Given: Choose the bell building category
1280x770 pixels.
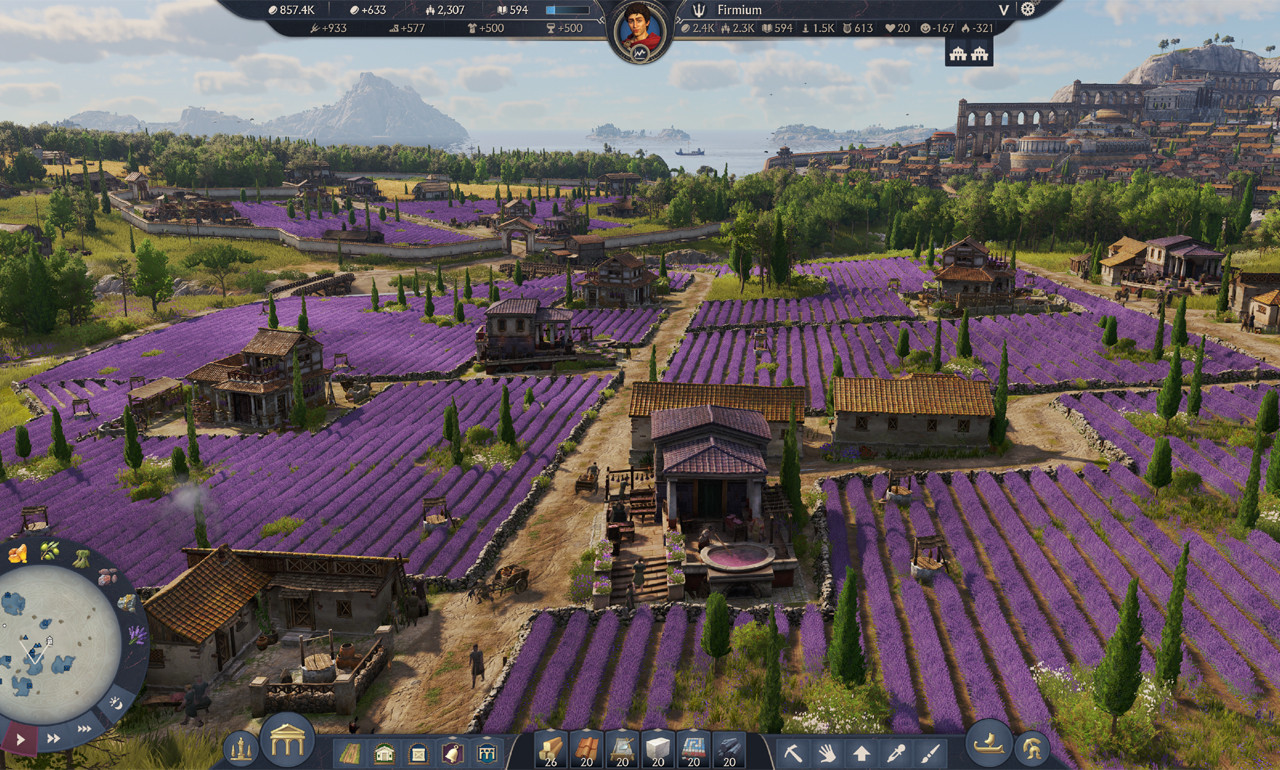Looking at the screenshot, I should (452, 753).
